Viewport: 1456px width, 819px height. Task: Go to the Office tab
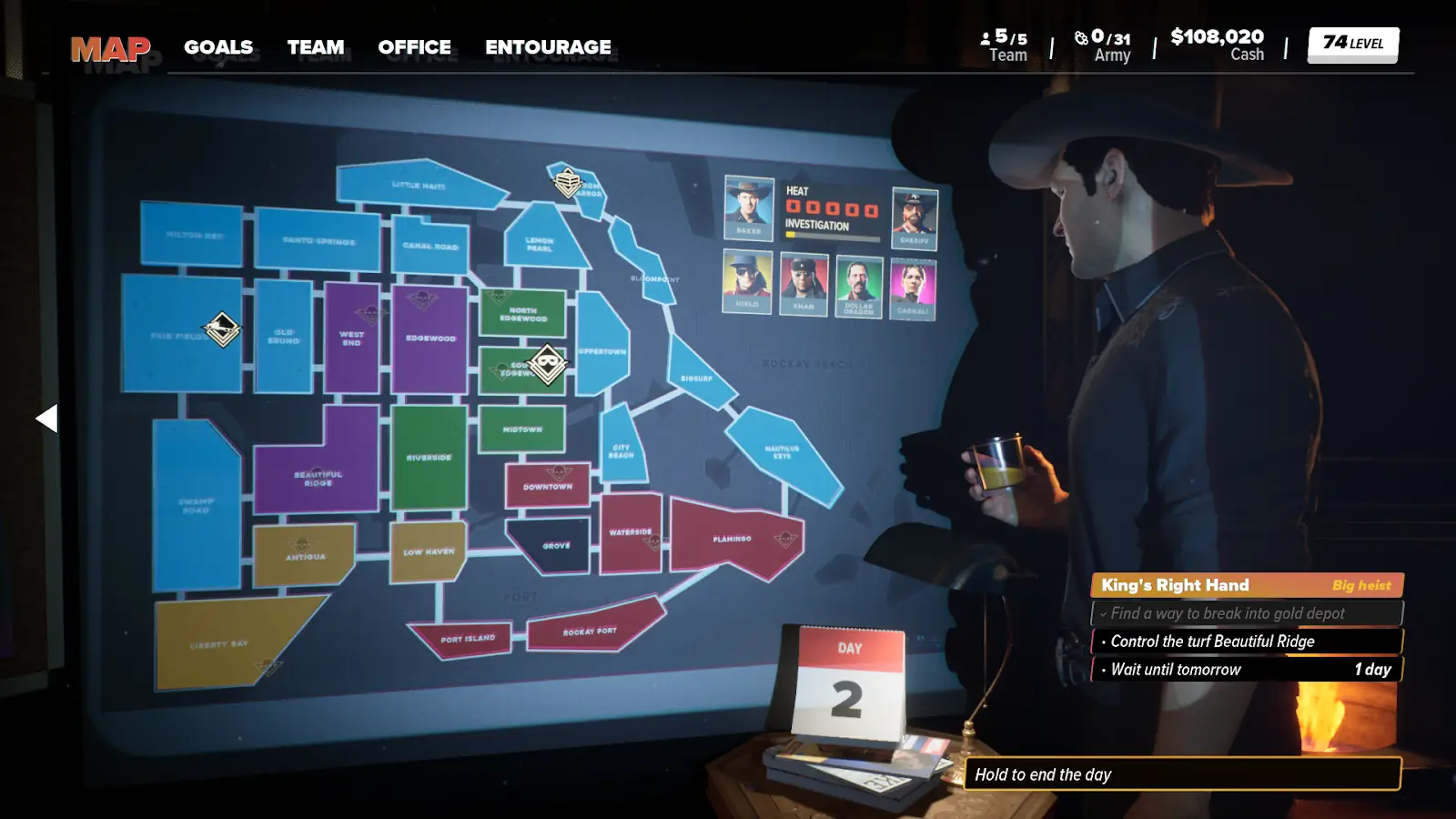pyautogui.click(x=414, y=47)
